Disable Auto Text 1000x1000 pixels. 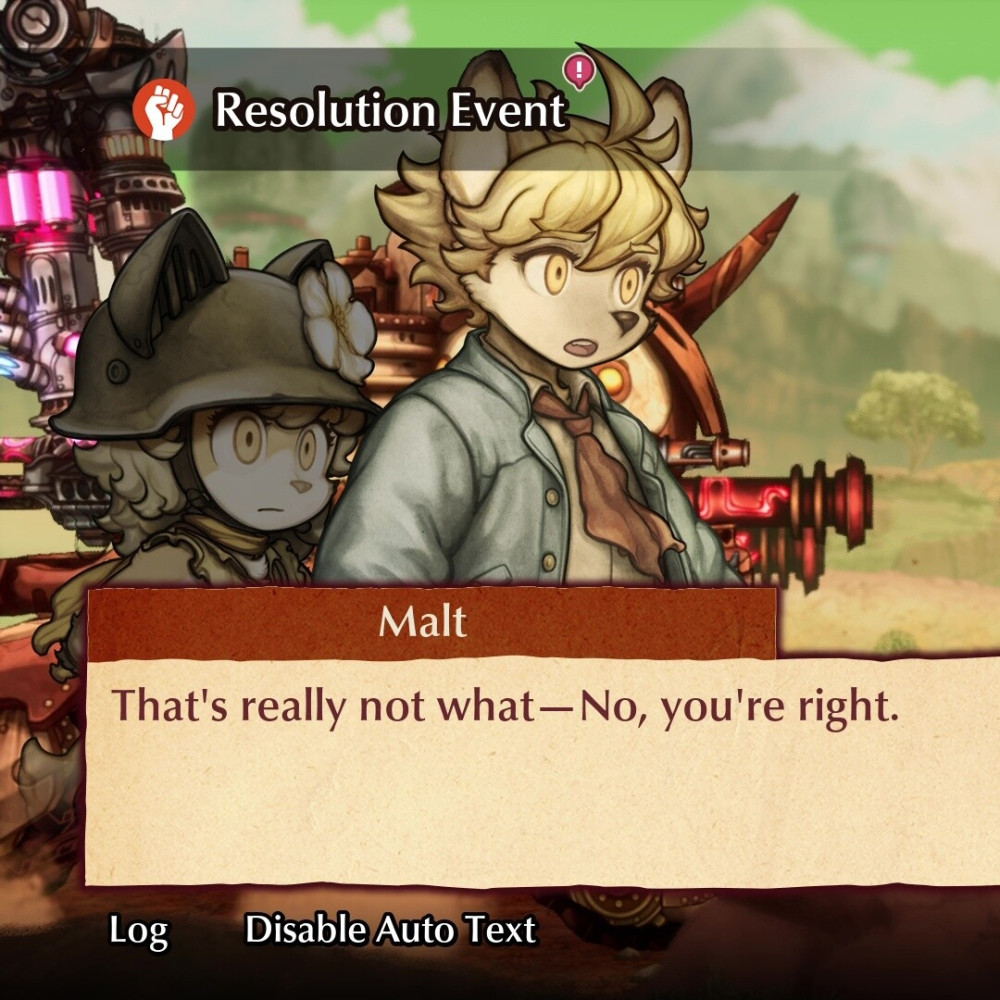click(x=391, y=930)
